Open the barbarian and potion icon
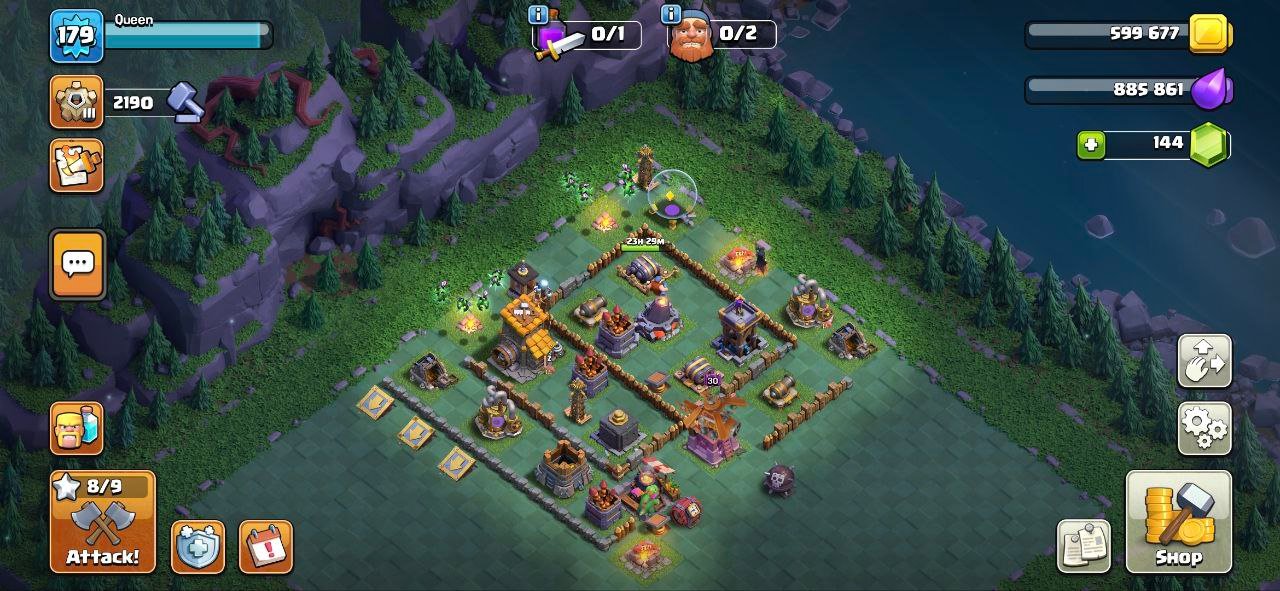Image resolution: width=1280 pixels, height=591 pixels. [x=76, y=427]
